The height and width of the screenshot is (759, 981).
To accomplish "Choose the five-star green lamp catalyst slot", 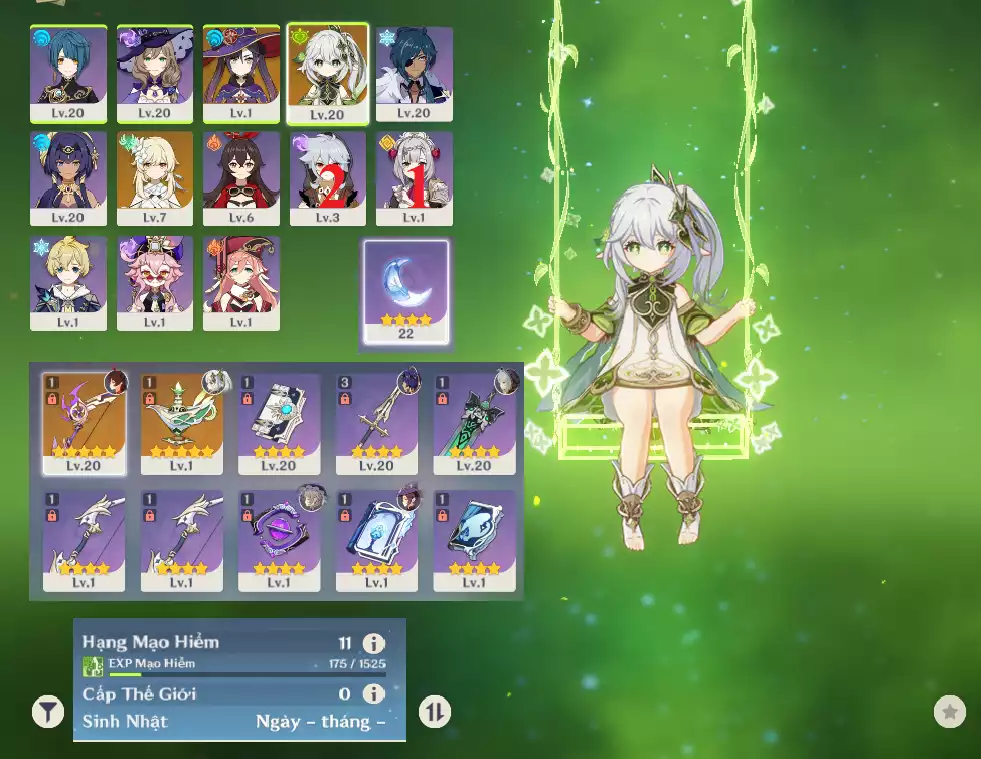I will click(181, 423).
